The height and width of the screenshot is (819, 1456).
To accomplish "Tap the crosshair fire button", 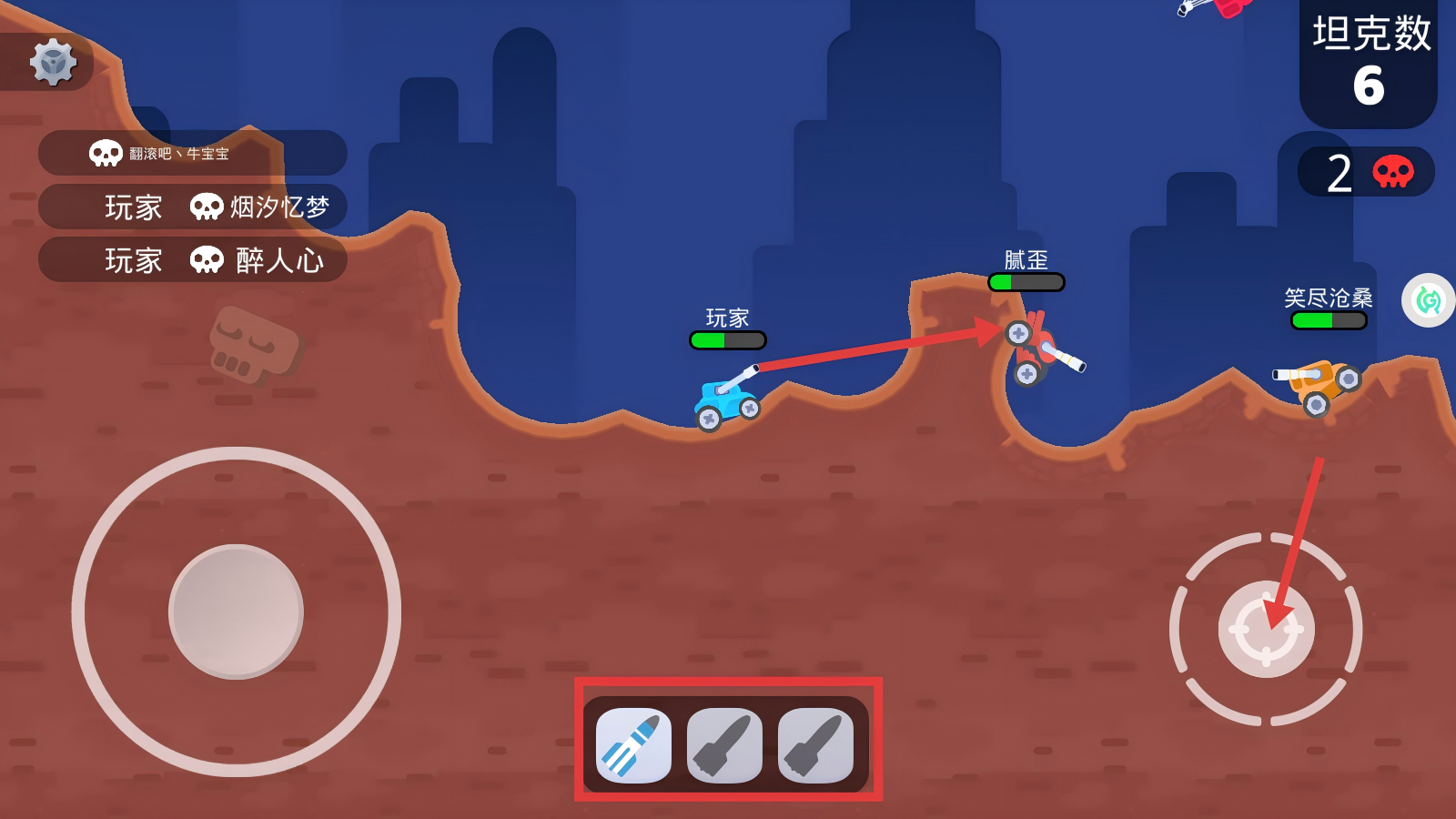I will (1266, 629).
